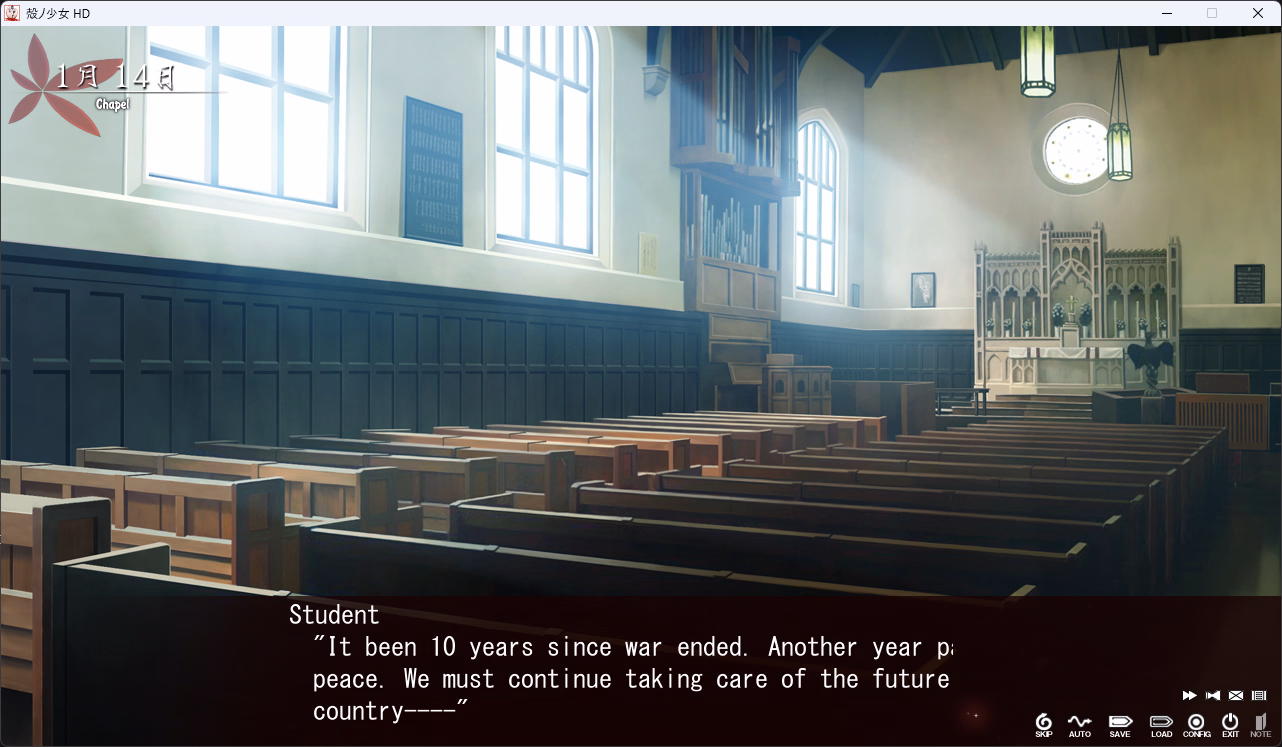
Task: Click the bow-tie shaped icon
Action: [x=1213, y=695]
